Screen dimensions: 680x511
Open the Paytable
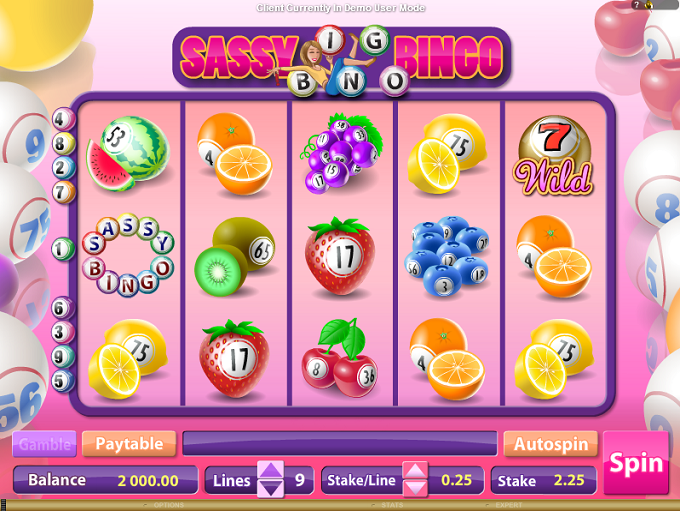click(x=129, y=443)
